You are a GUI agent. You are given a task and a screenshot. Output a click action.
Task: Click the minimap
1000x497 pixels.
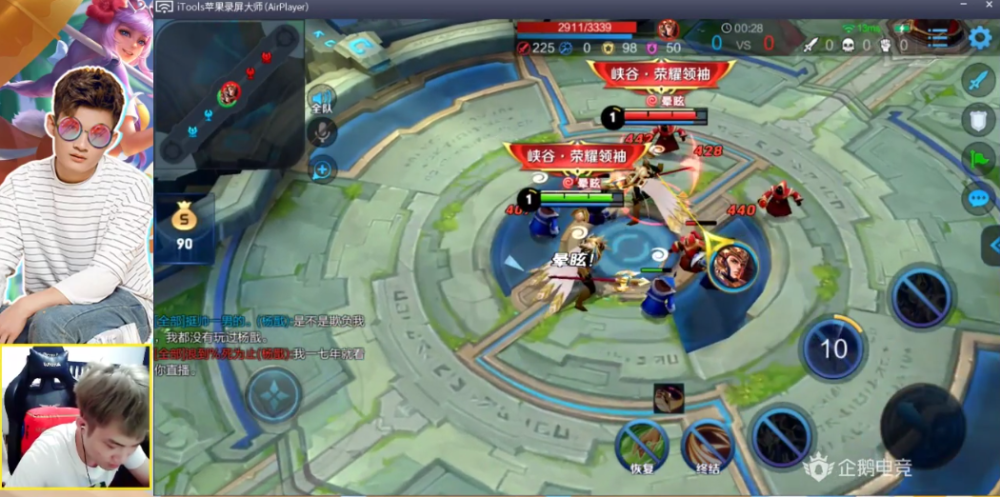(229, 93)
